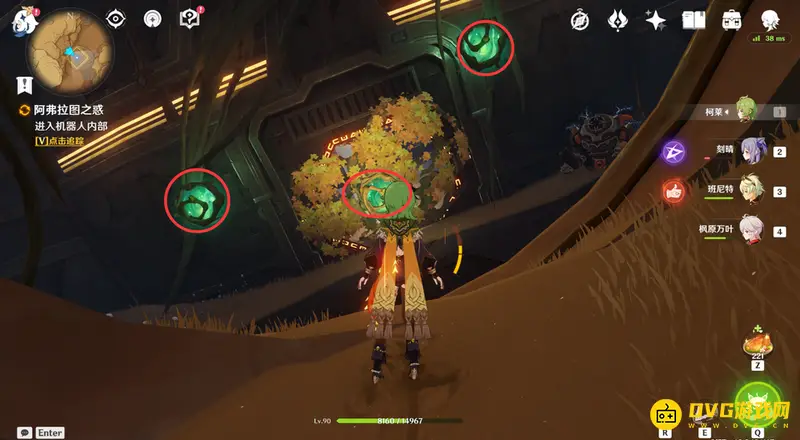This screenshot has width=800, height=440.
Task: Switch to party member 枫原万叶
Action: pyautogui.click(x=752, y=230)
